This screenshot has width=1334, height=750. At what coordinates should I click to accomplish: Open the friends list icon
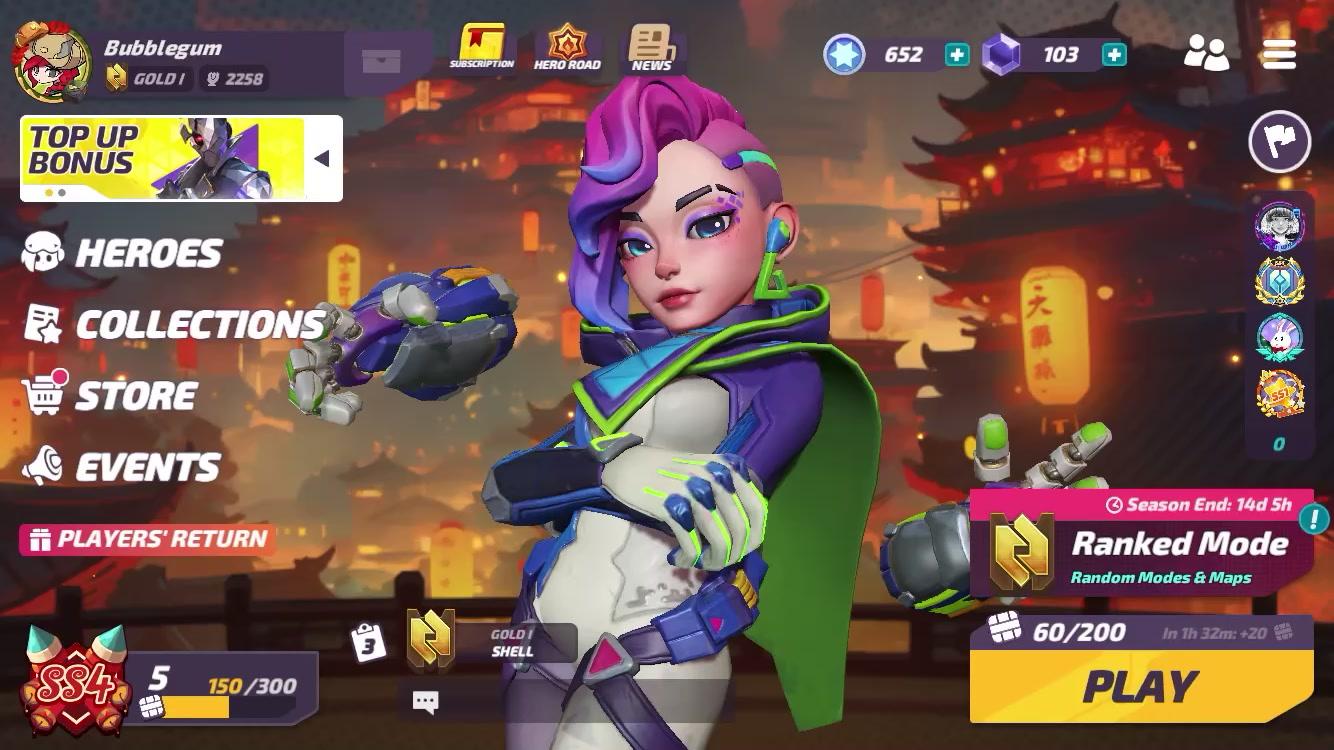1206,53
